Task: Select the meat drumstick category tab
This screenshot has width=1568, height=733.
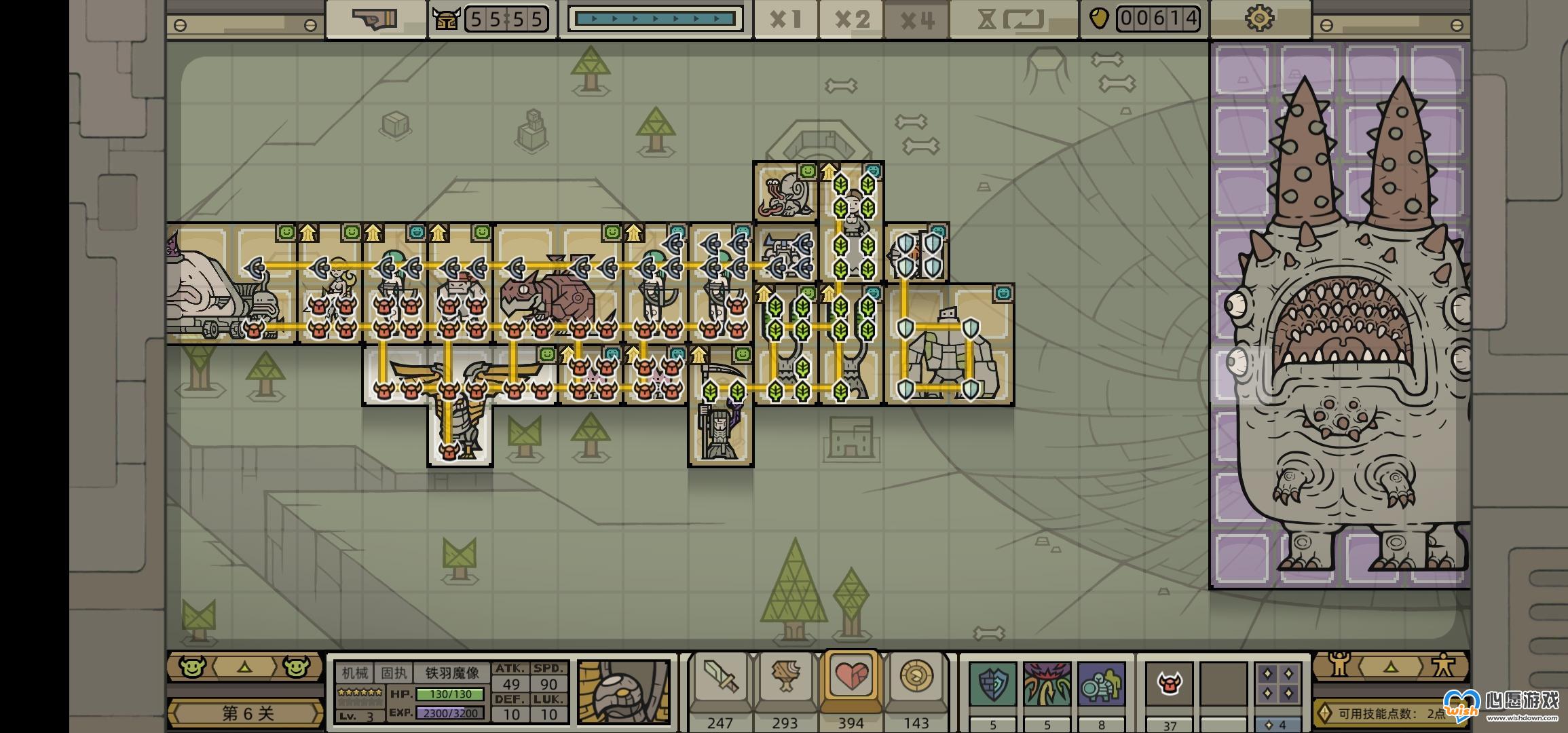Action: coord(785,680)
